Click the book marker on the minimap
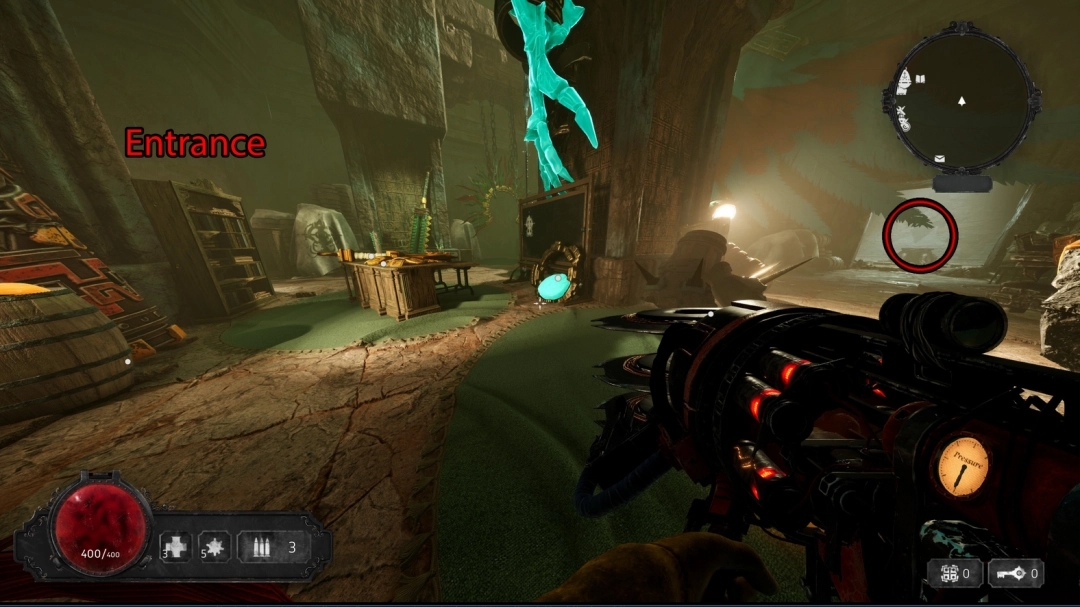This screenshot has height=607, width=1080. pyautogui.click(x=920, y=78)
